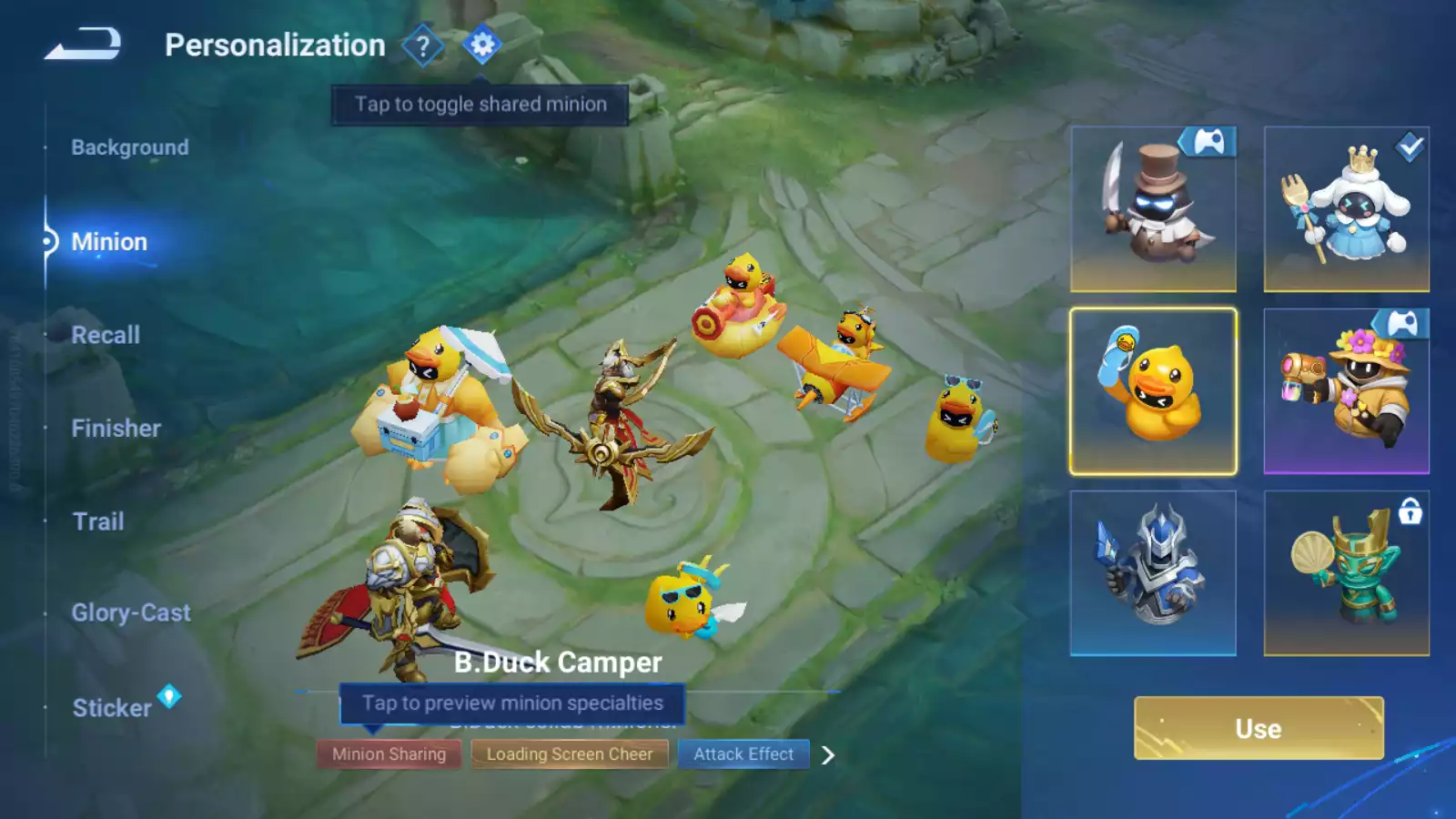Show the Trail category
Viewport: 1456px width, 819px height.
coord(98,521)
